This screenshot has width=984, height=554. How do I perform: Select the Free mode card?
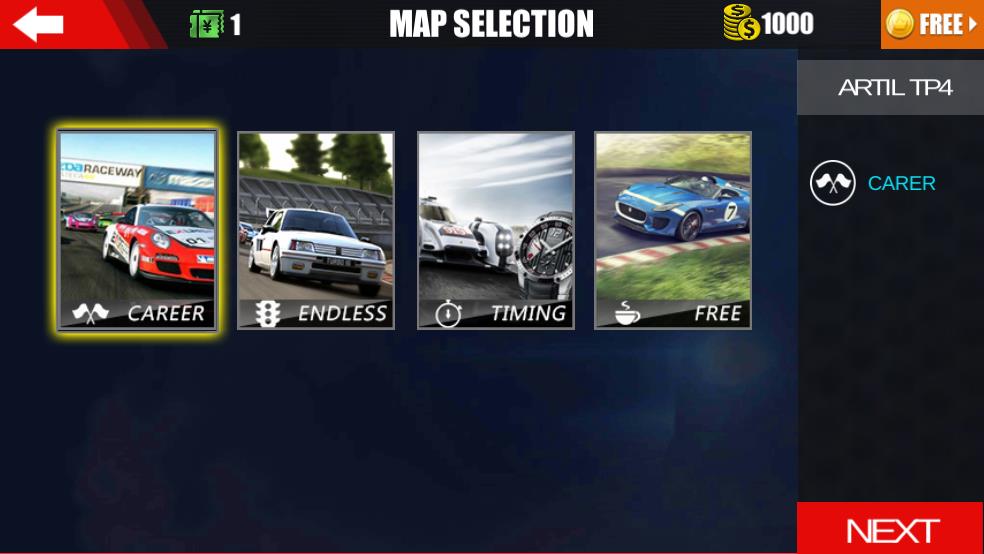(x=673, y=230)
